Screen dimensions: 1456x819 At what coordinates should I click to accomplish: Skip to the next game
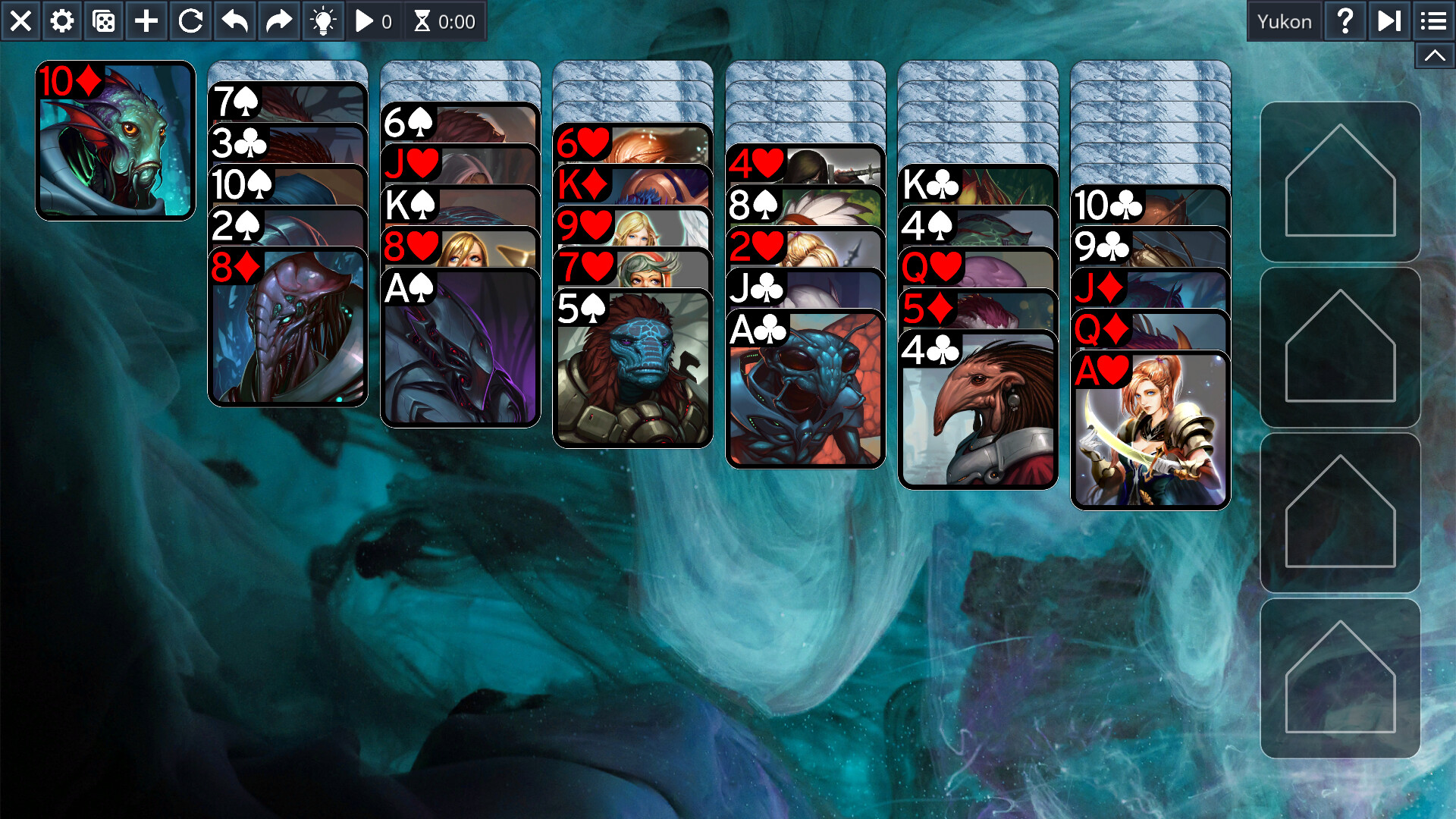tap(1389, 20)
